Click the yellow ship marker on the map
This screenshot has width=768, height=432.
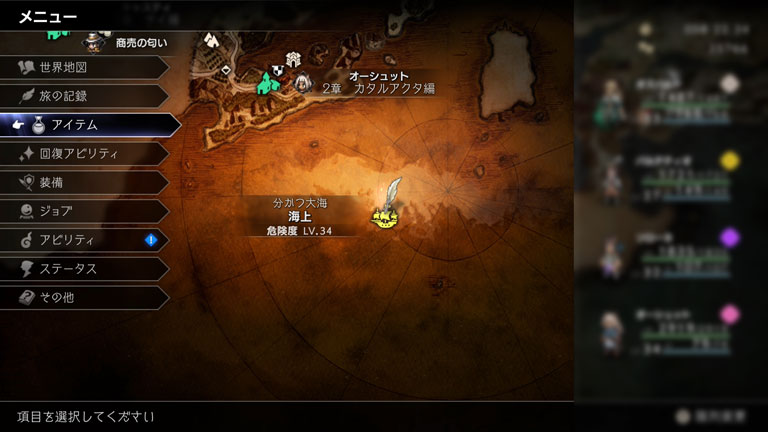pyautogui.click(x=383, y=215)
